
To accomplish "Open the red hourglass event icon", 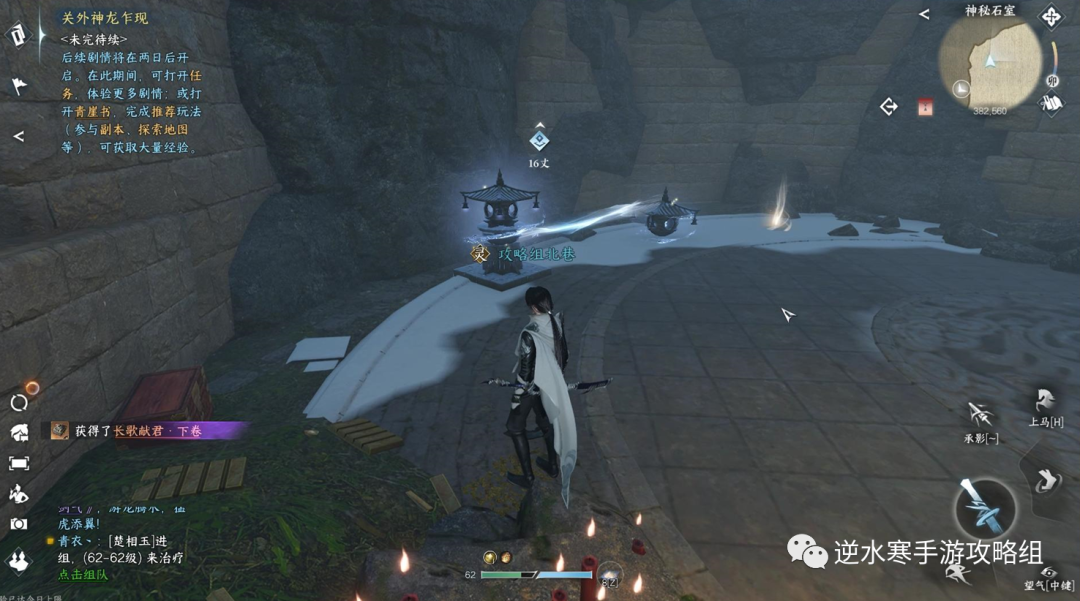I will pos(925,108).
